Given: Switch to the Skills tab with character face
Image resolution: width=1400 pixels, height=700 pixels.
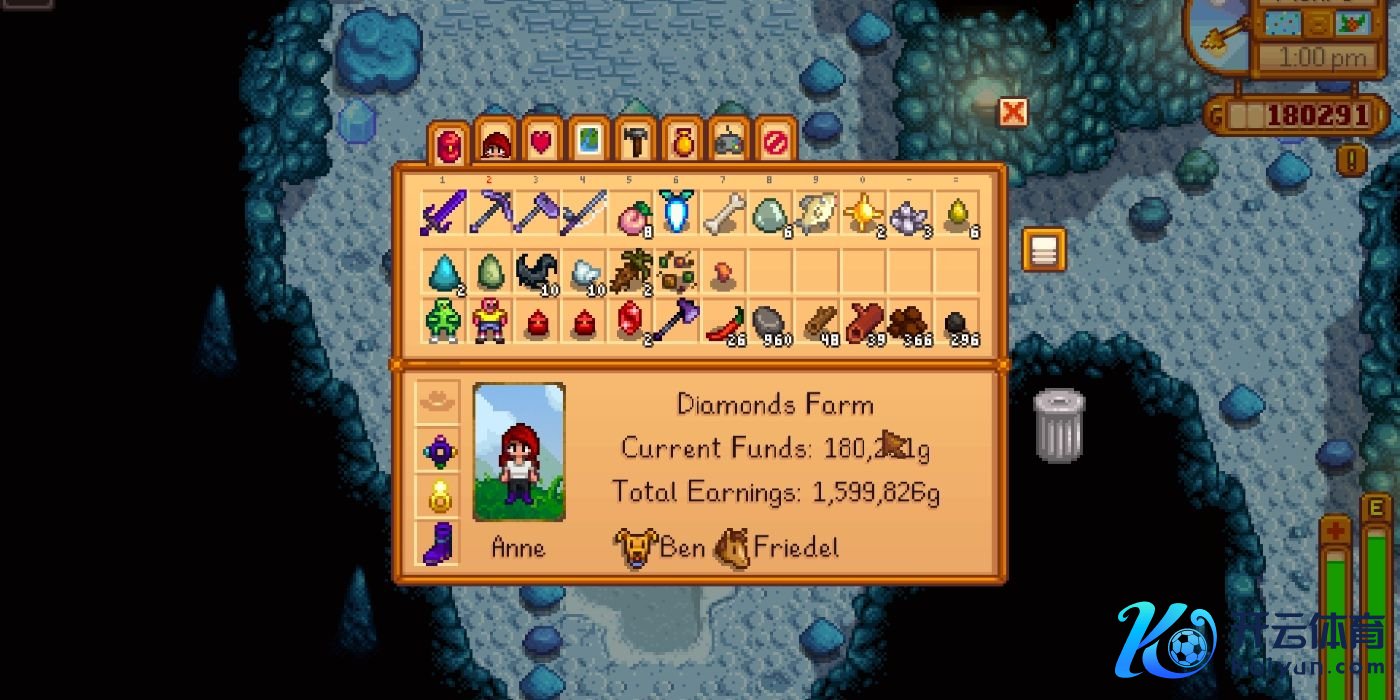Looking at the screenshot, I should click(494, 143).
